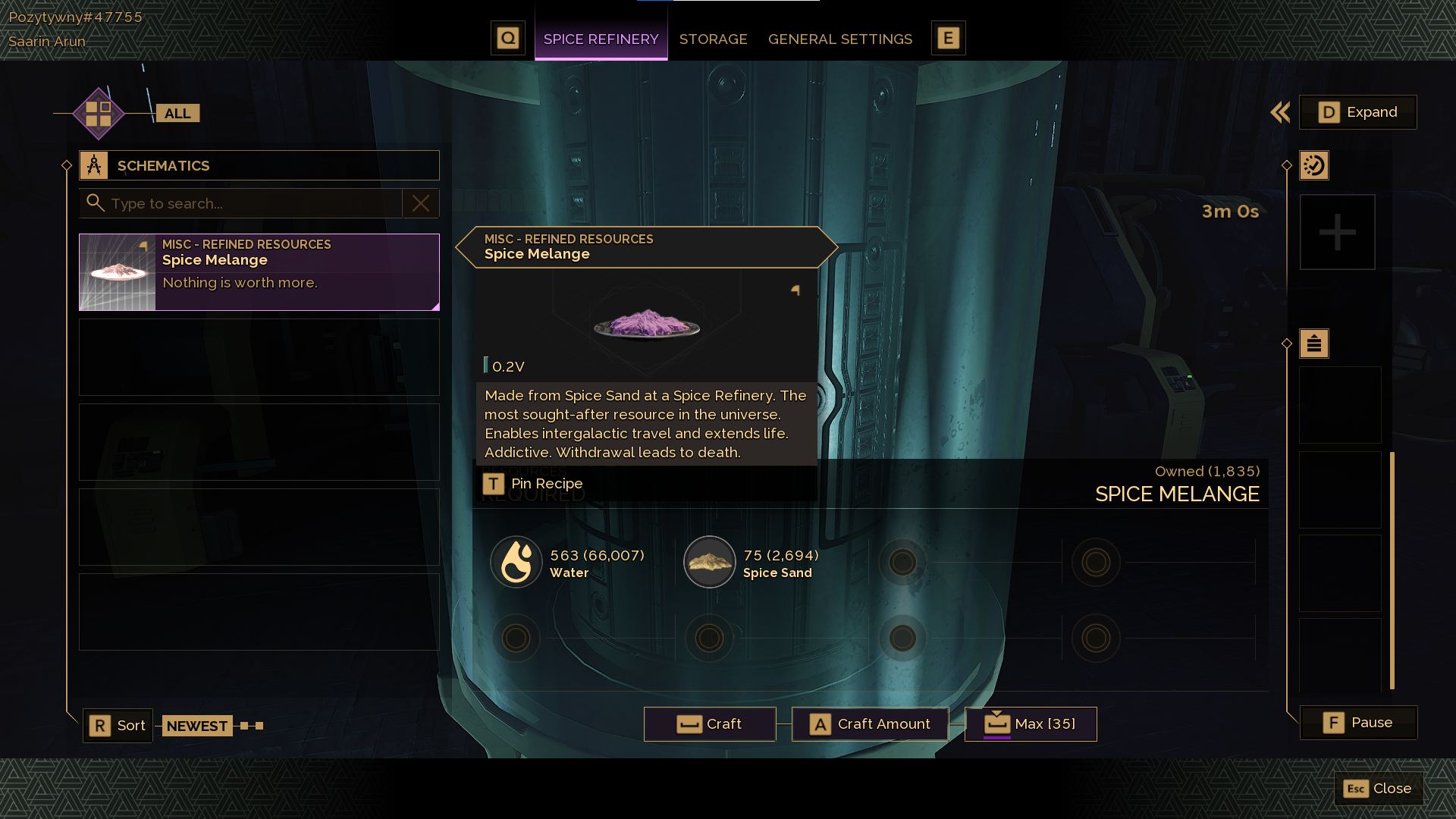The image size is (1456, 819).
Task: Select the Spice Refinery tab
Action: coord(601,39)
